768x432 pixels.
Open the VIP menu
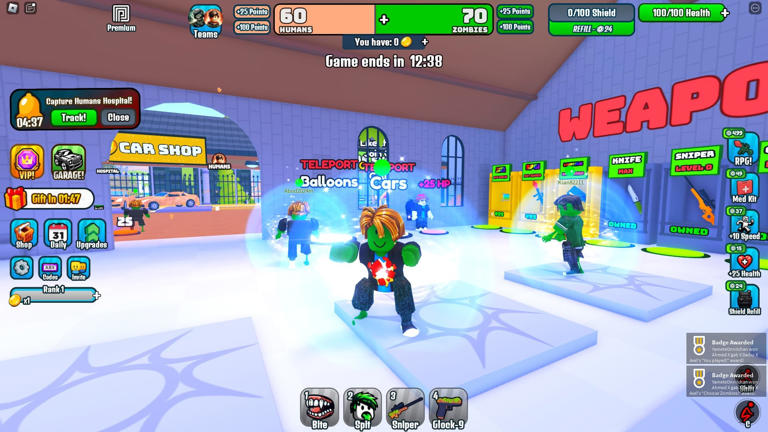27,162
